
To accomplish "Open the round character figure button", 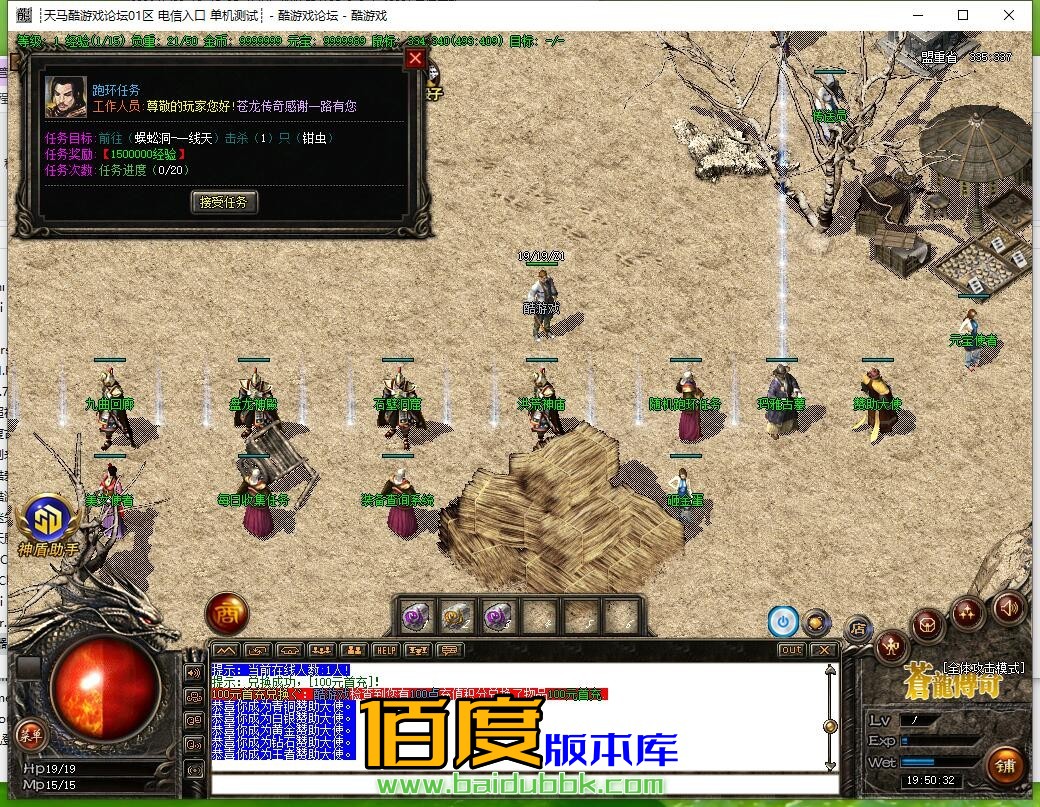I will (x=890, y=648).
